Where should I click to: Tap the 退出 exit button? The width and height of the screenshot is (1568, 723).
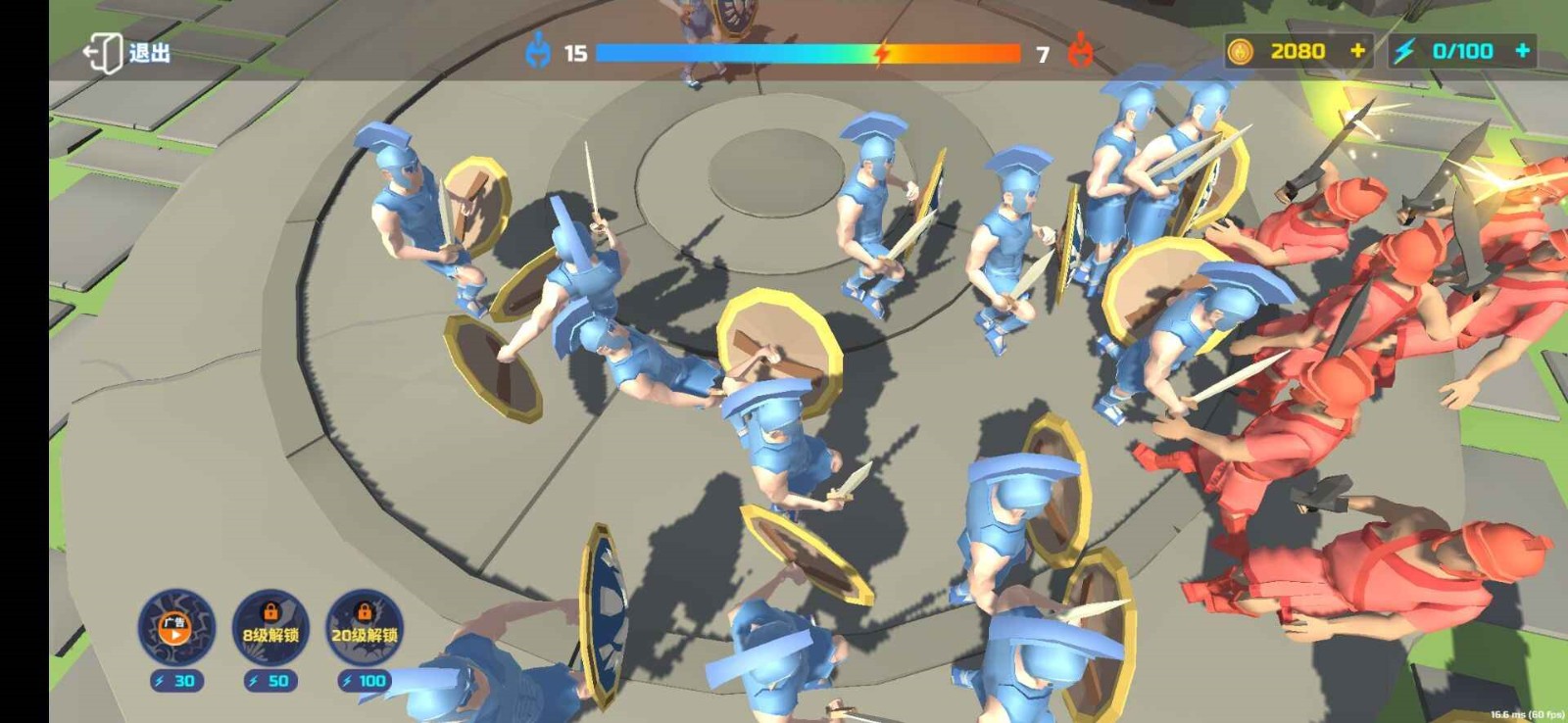coord(127,53)
